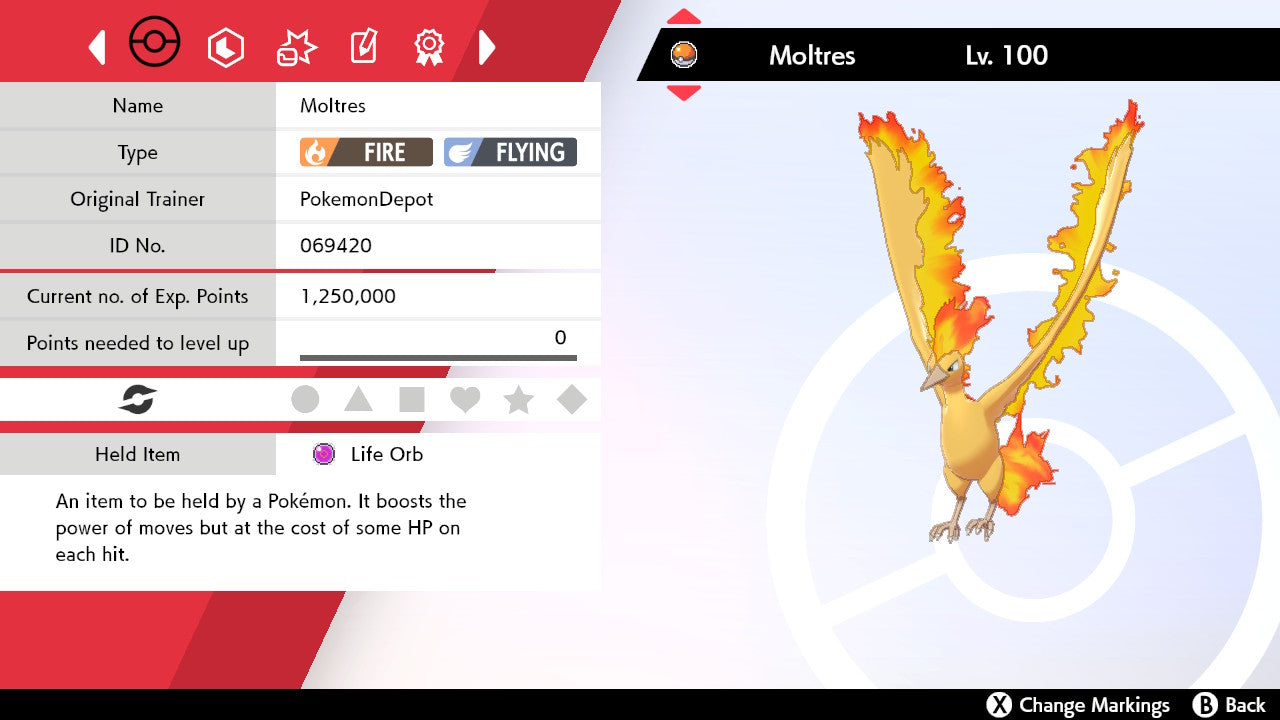Toggle the triangle marking

click(358, 400)
